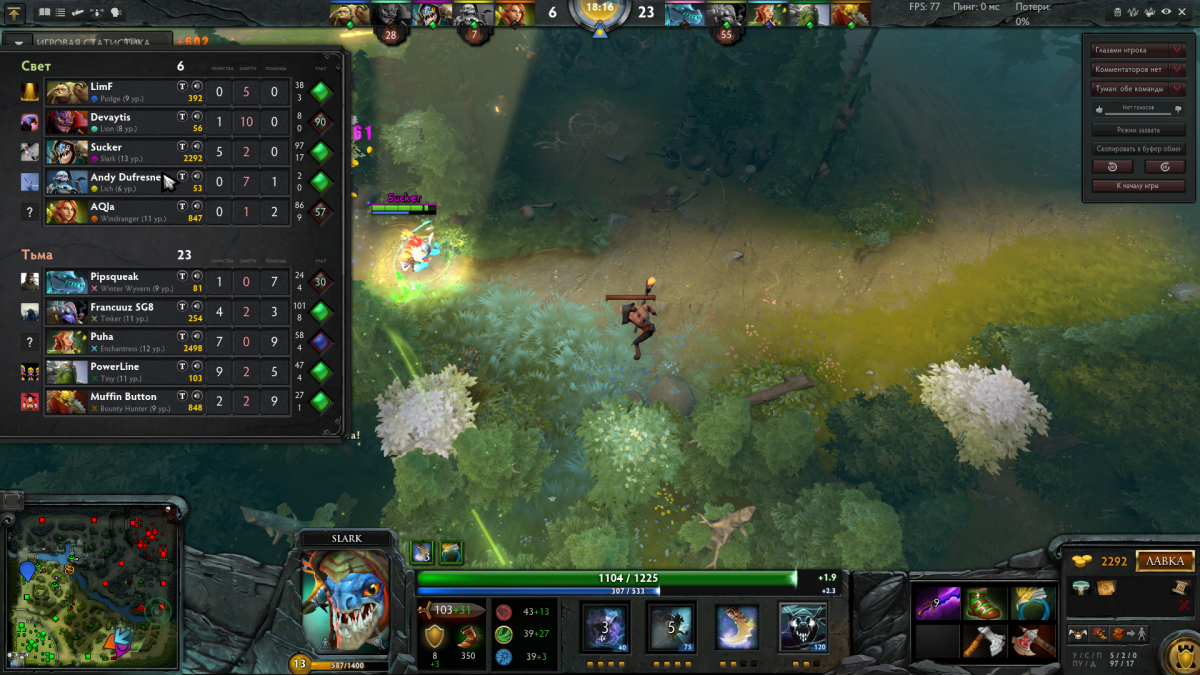Select the purple blade item slot
Screen dimensions: 1200x675
937,603
